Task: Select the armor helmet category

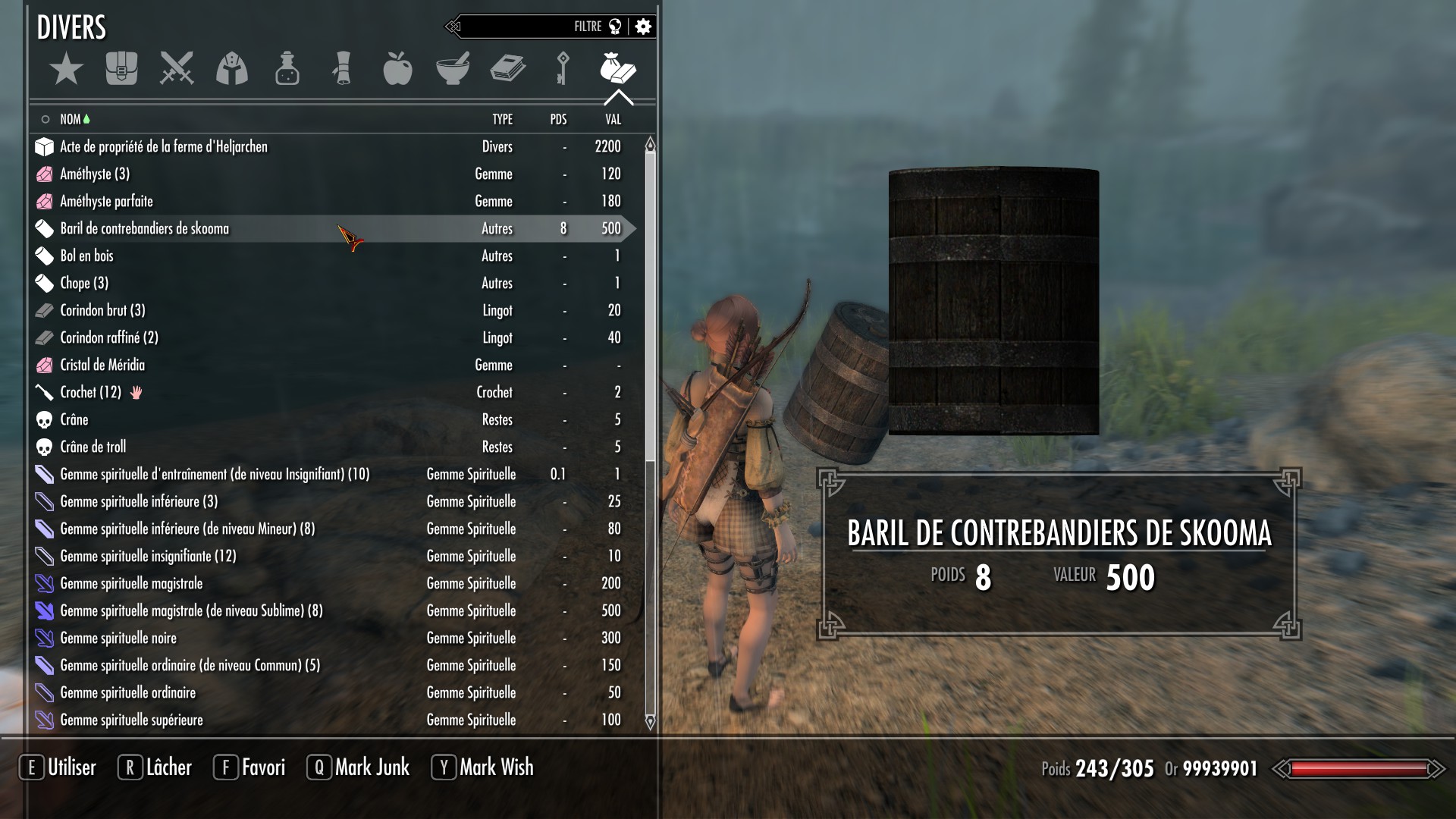Action: 232,69
